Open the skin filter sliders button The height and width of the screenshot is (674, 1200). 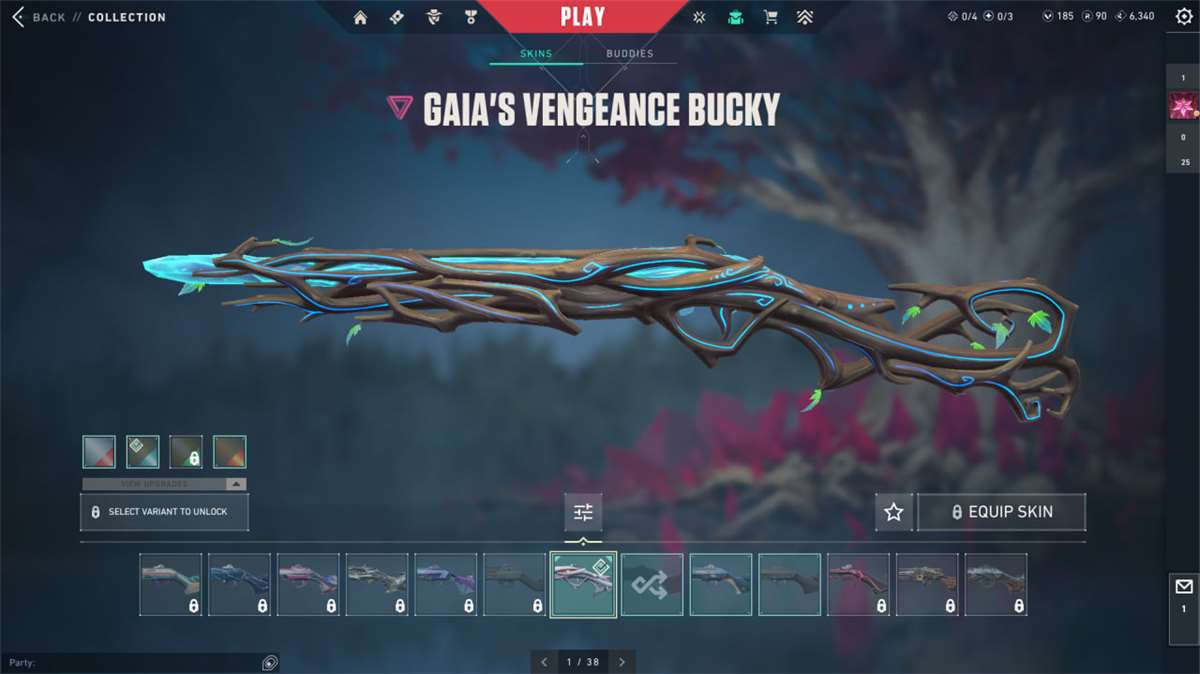[x=583, y=512]
